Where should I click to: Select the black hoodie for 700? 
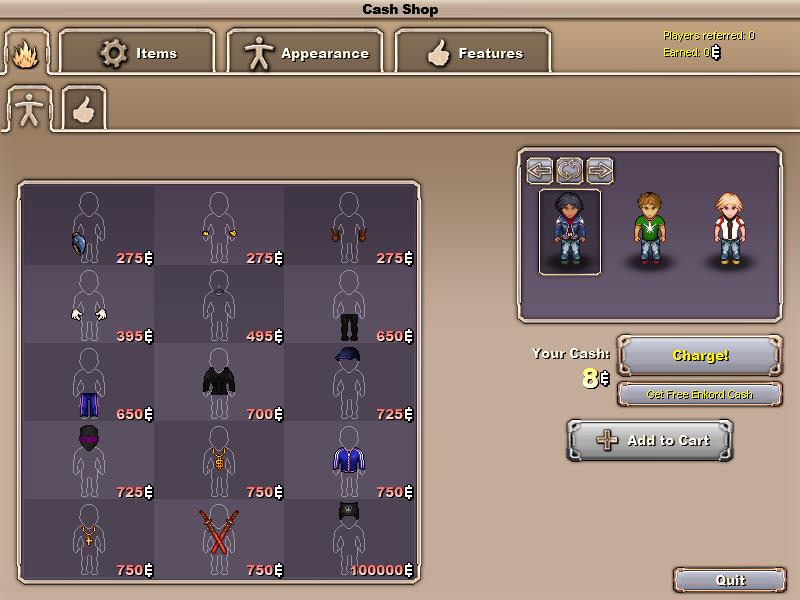pos(218,382)
